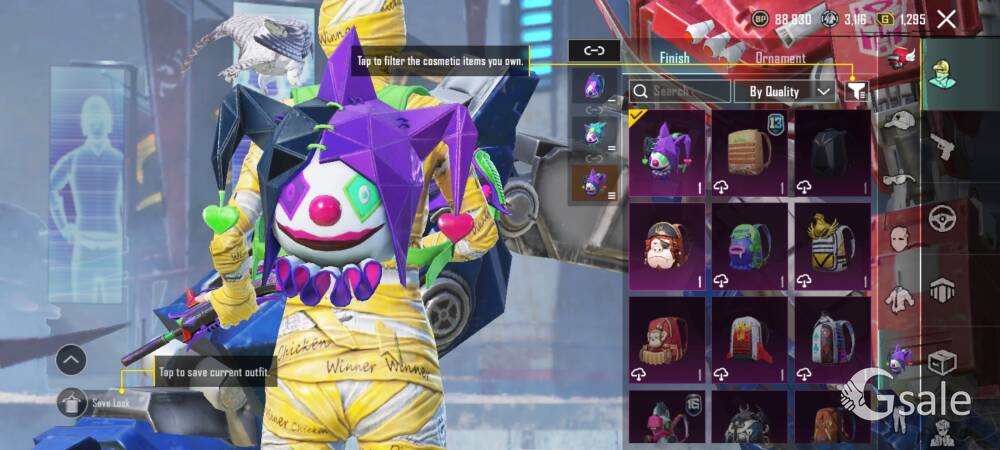The height and width of the screenshot is (450, 1000).
Task: Expand the up-arrow button above Save Look
Action: 71,360
